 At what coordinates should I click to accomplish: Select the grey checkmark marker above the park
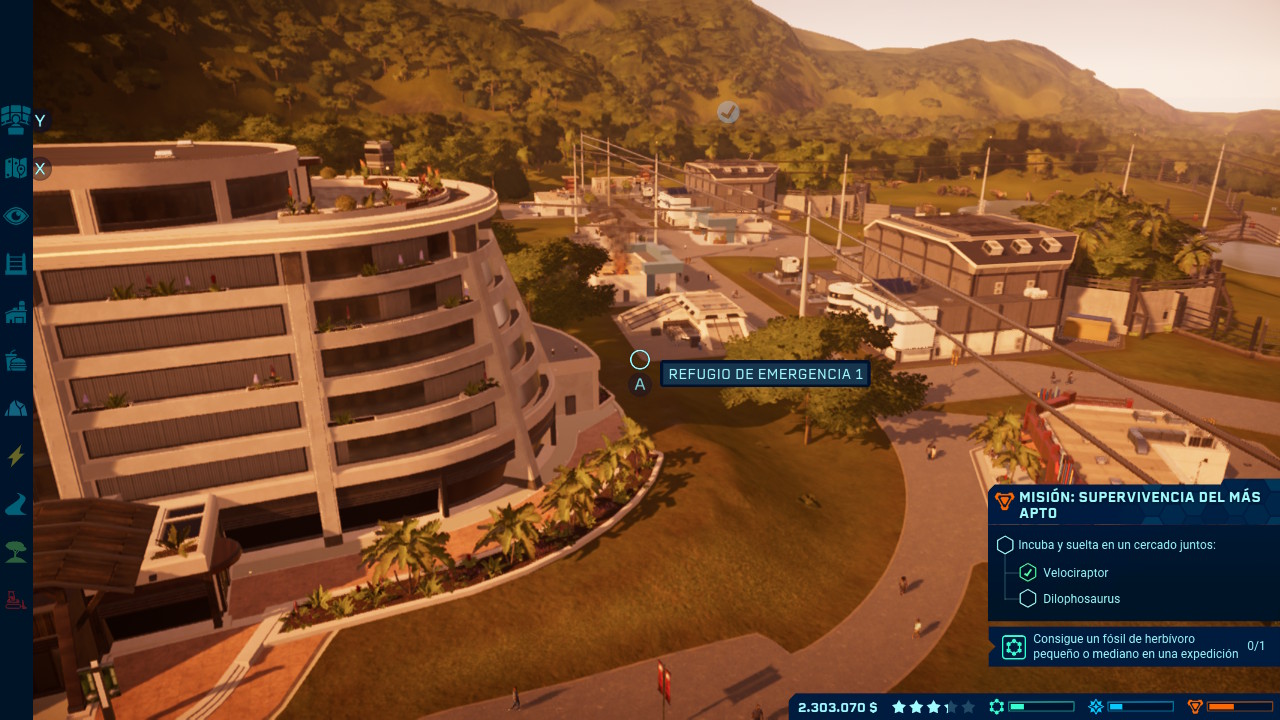[x=728, y=113]
